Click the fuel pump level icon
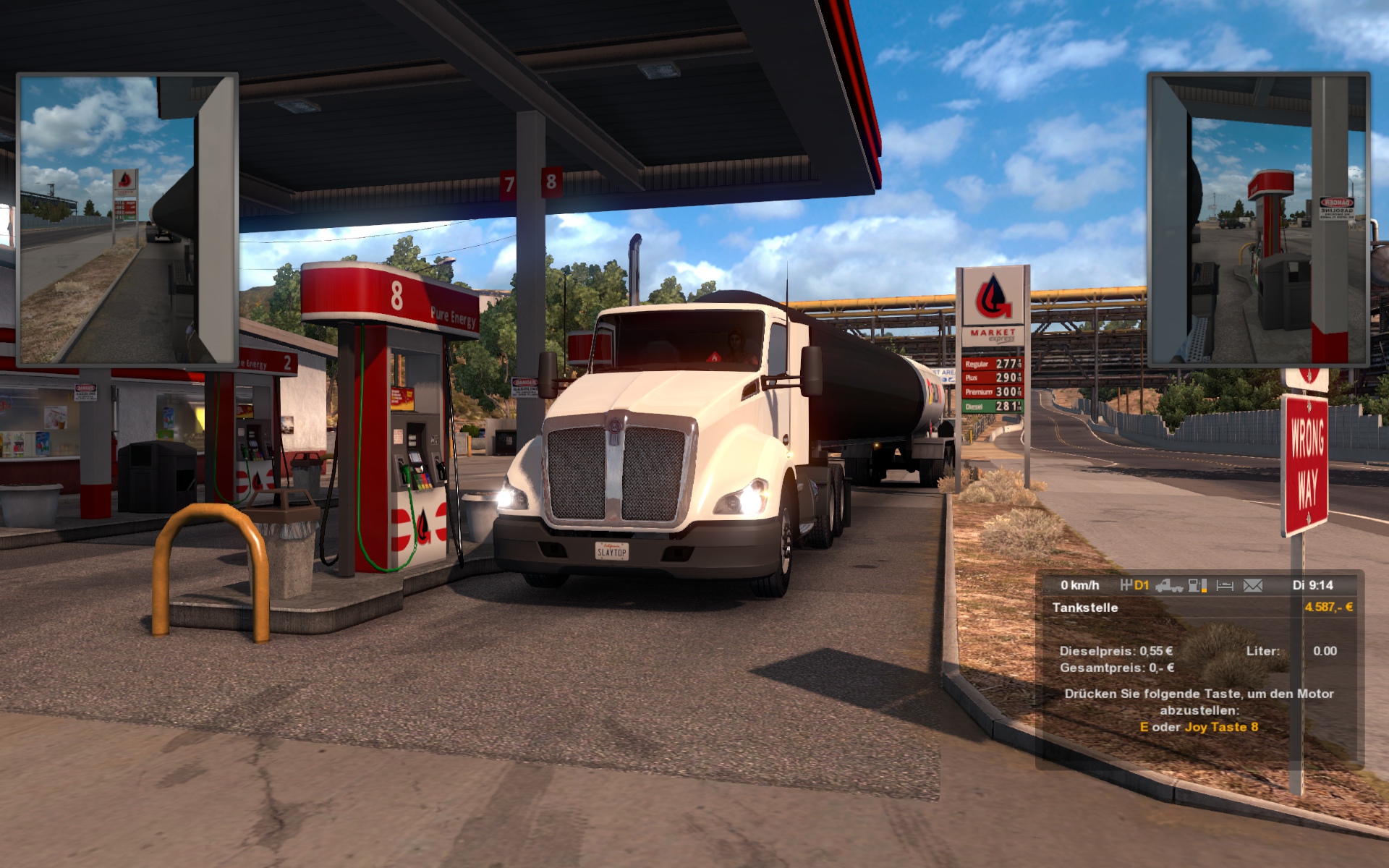Screen dimensions: 1389x868 pyautogui.click(x=1197, y=585)
